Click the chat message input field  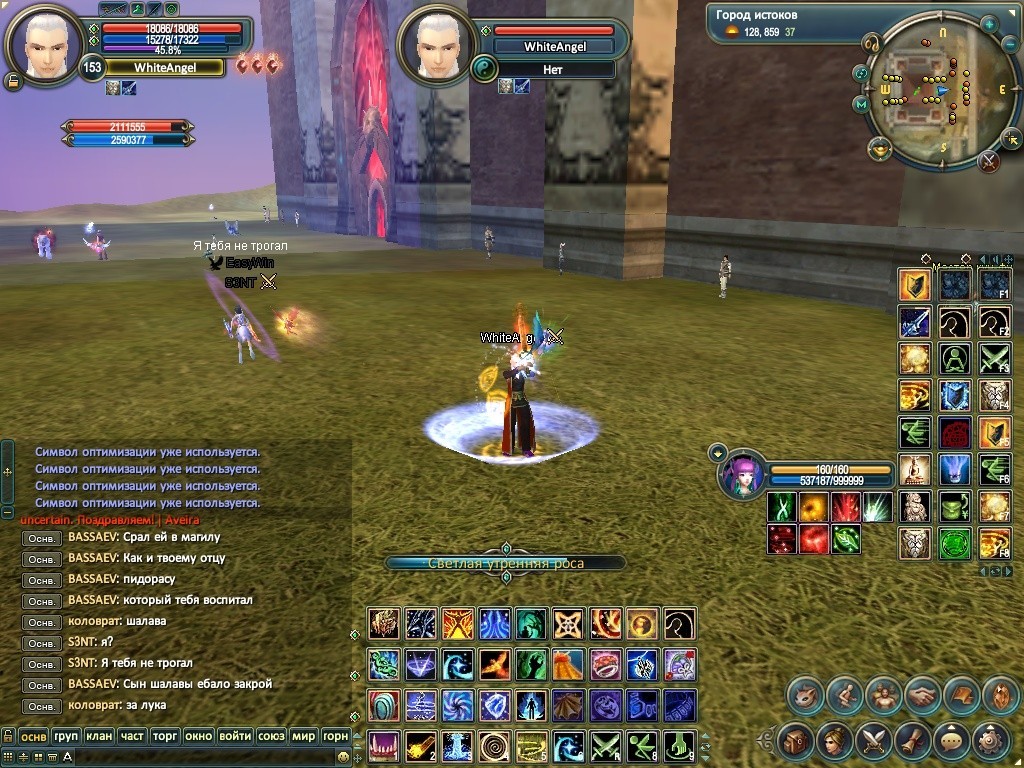[x=200, y=757]
